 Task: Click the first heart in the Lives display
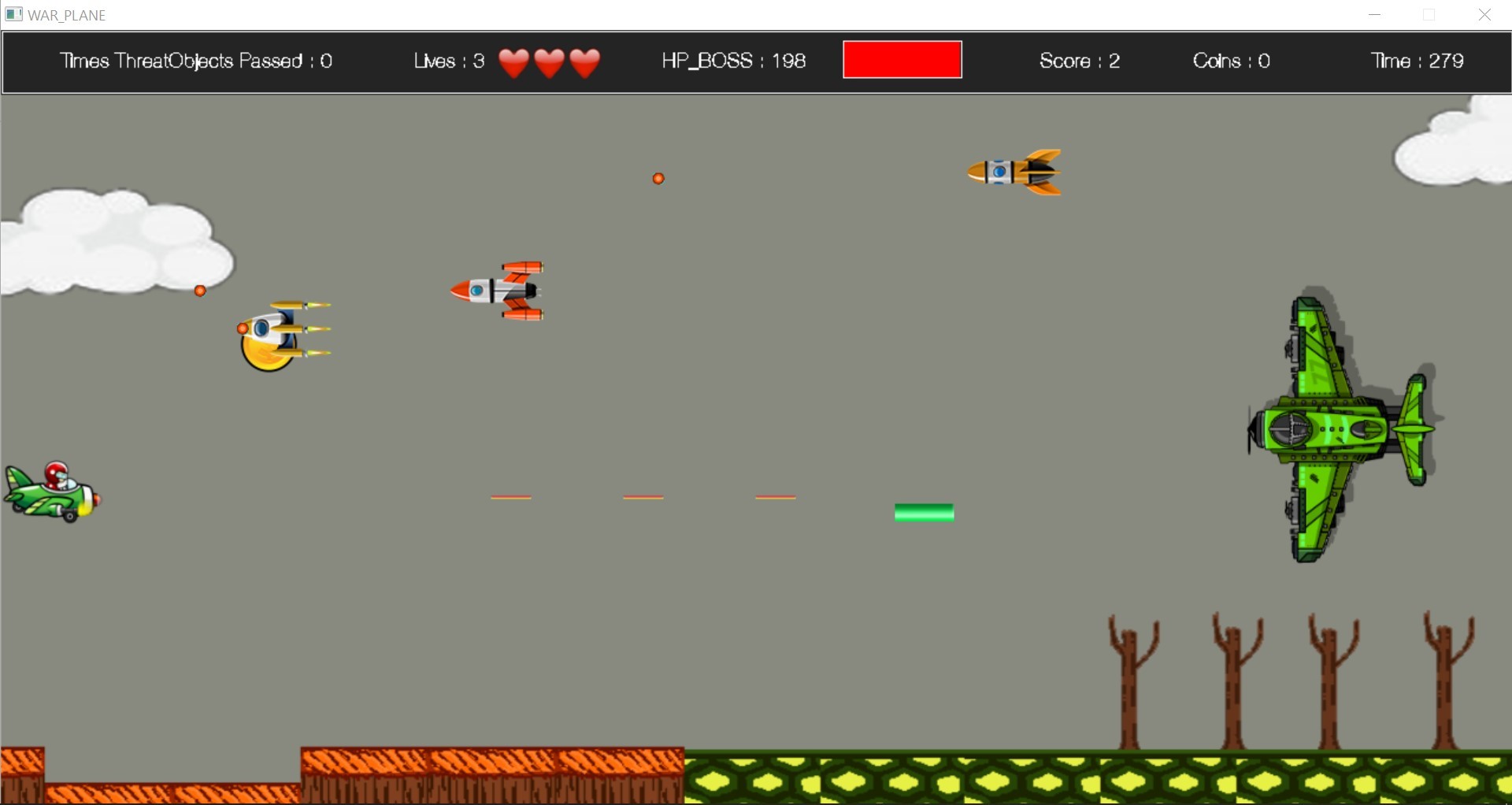point(516,62)
